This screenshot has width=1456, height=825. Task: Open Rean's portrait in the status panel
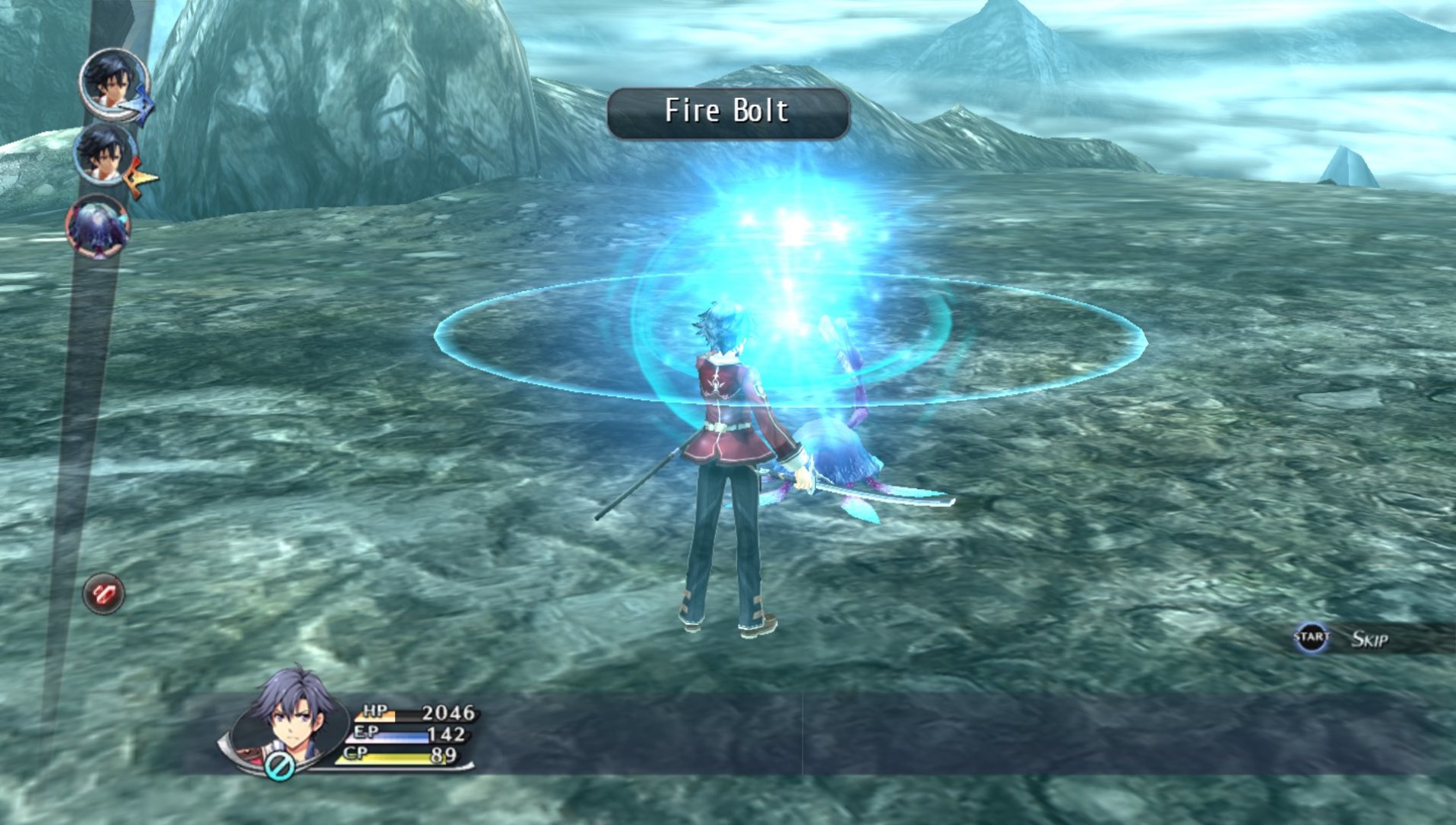click(290, 716)
